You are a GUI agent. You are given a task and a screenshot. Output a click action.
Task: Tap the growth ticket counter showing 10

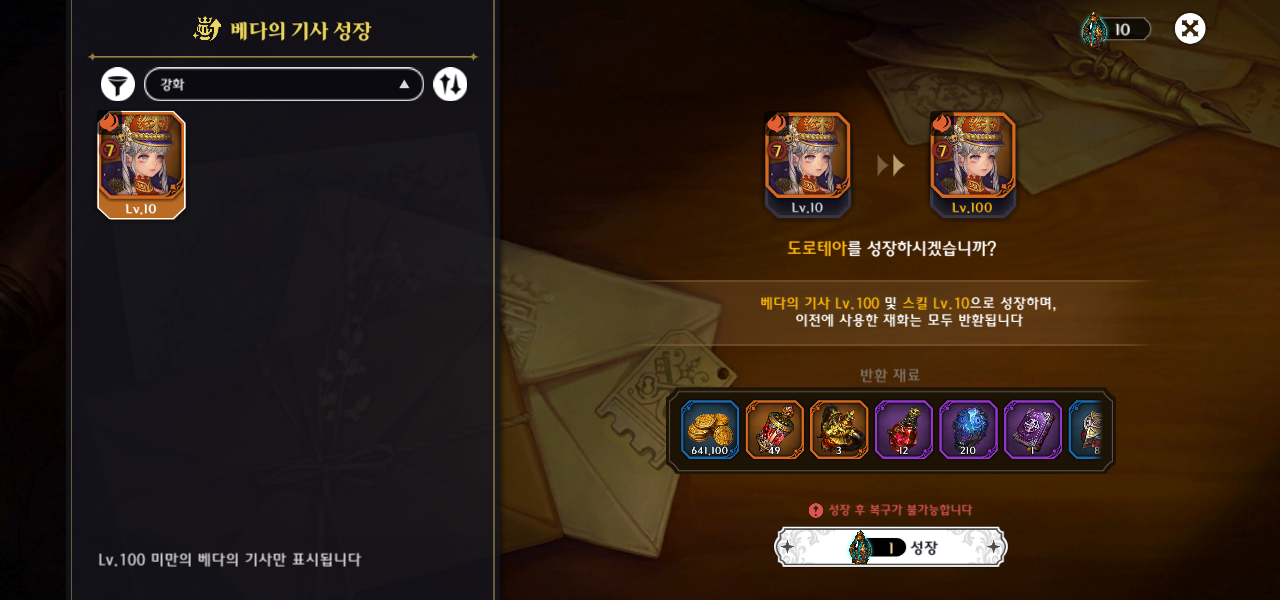click(x=1115, y=29)
